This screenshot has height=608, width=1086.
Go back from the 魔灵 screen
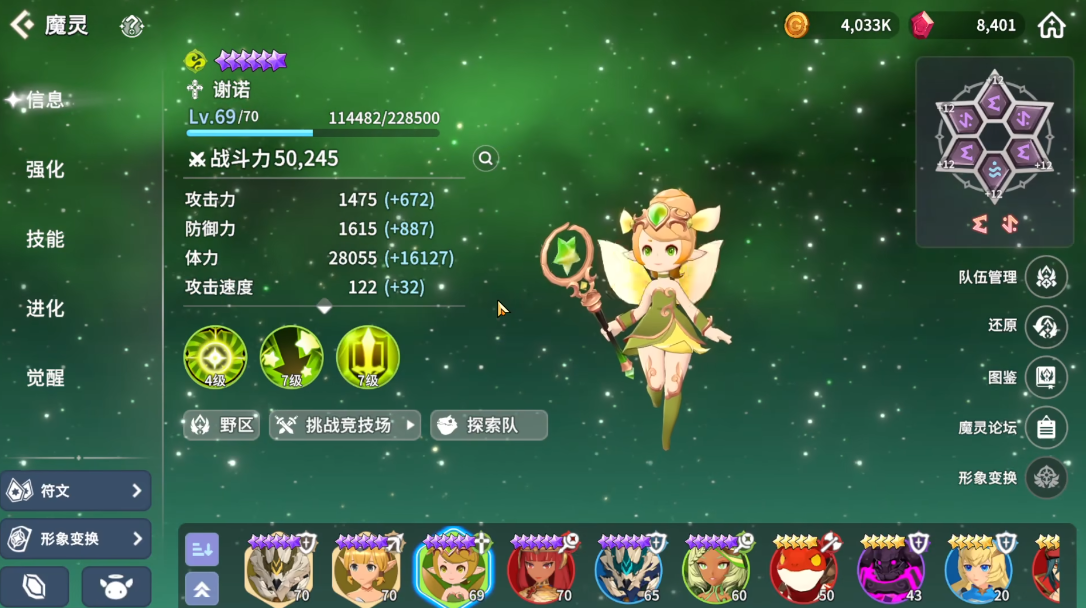(22, 25)
